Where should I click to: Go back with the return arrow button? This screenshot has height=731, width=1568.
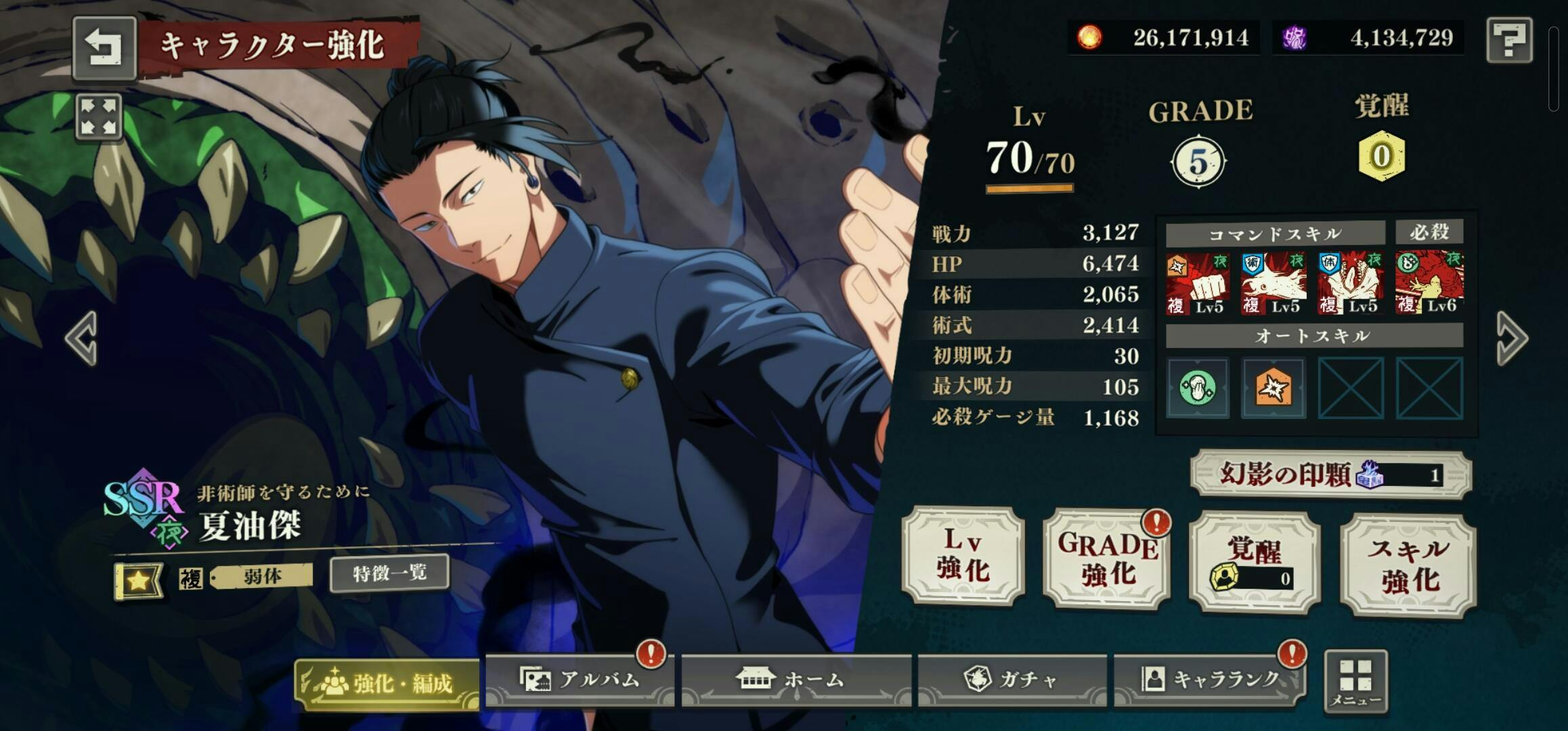(104, 47)
